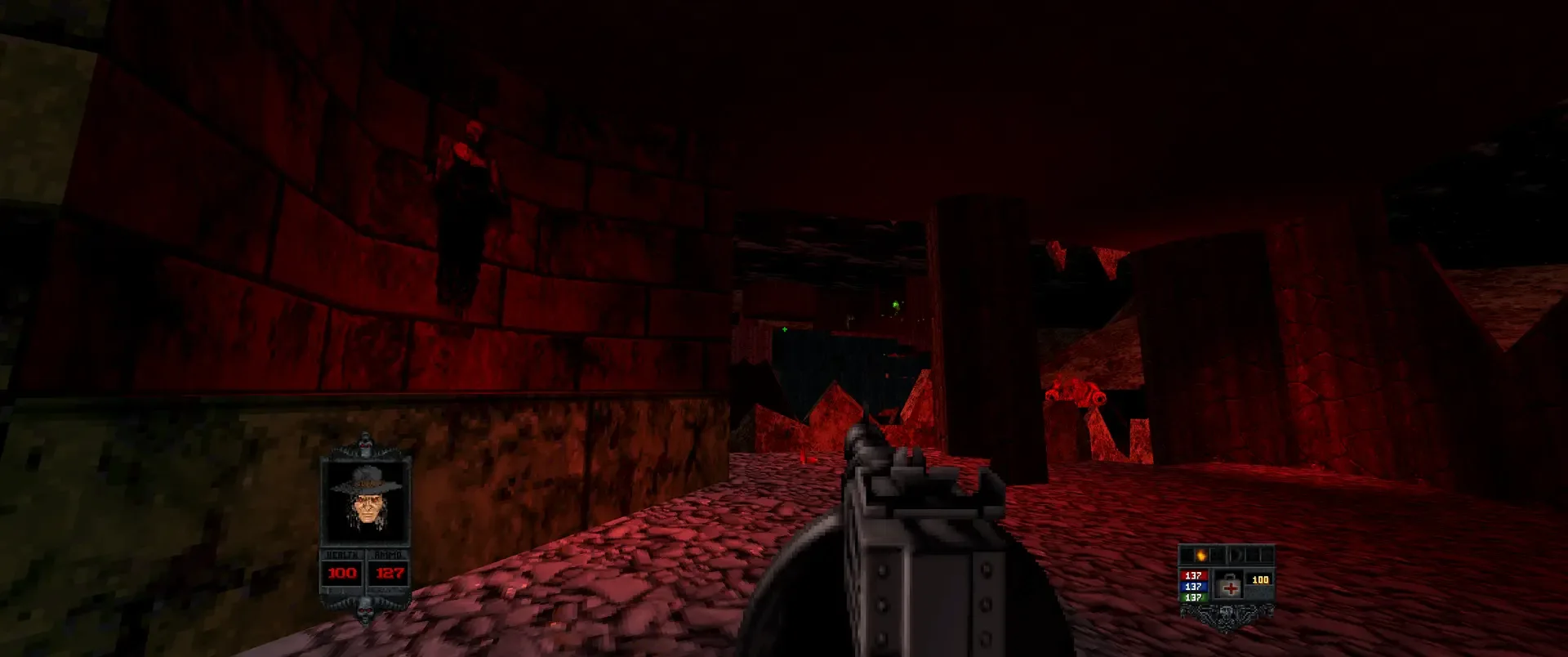The image size is (1568, 657).
Task: Click the red 137 armor value
Action: pyautogui.click(x=1193, y=574)
